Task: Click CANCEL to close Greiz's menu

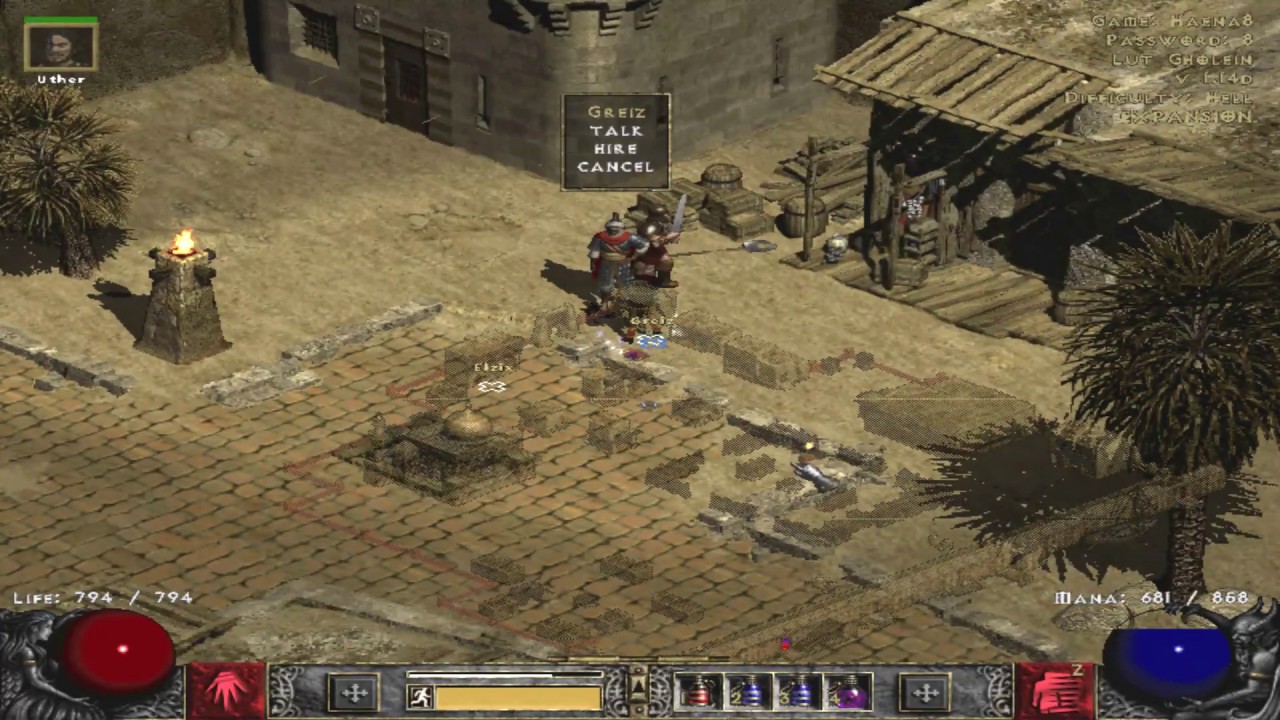Action: [x=615, y=167]
